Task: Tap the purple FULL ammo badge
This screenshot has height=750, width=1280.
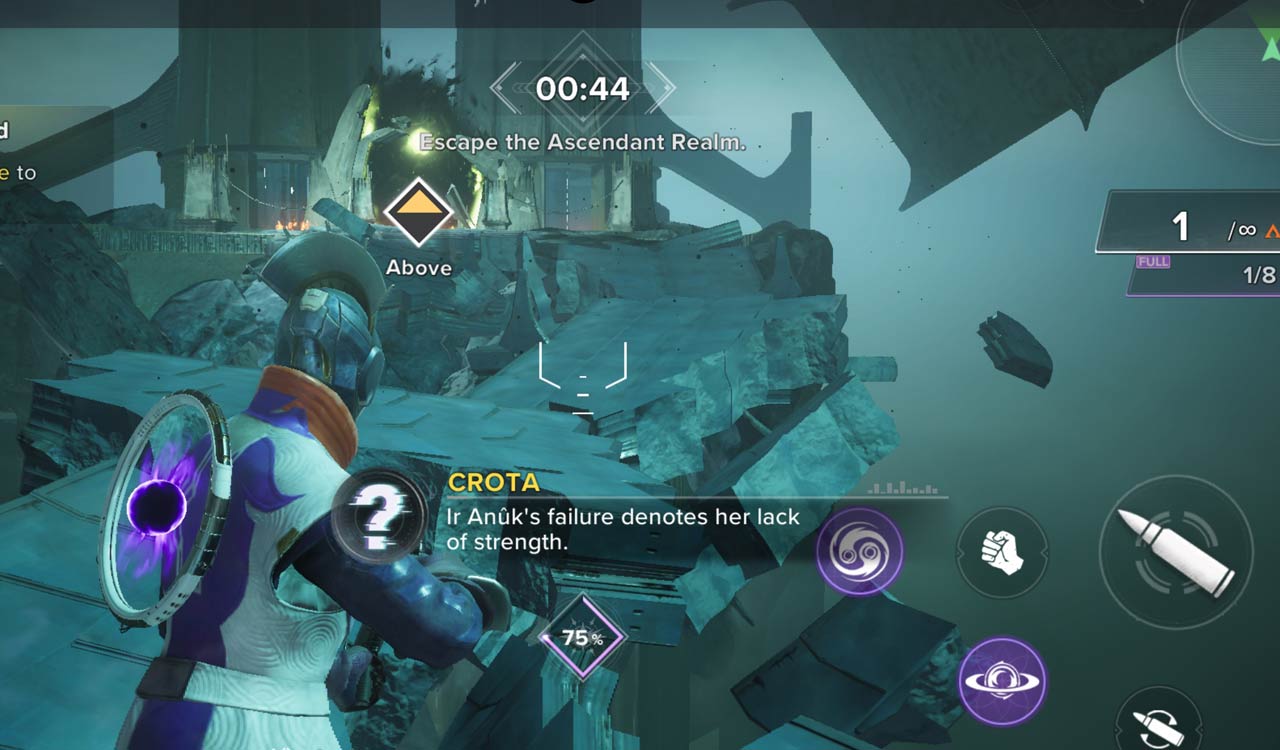Action: pos(1152,261)
